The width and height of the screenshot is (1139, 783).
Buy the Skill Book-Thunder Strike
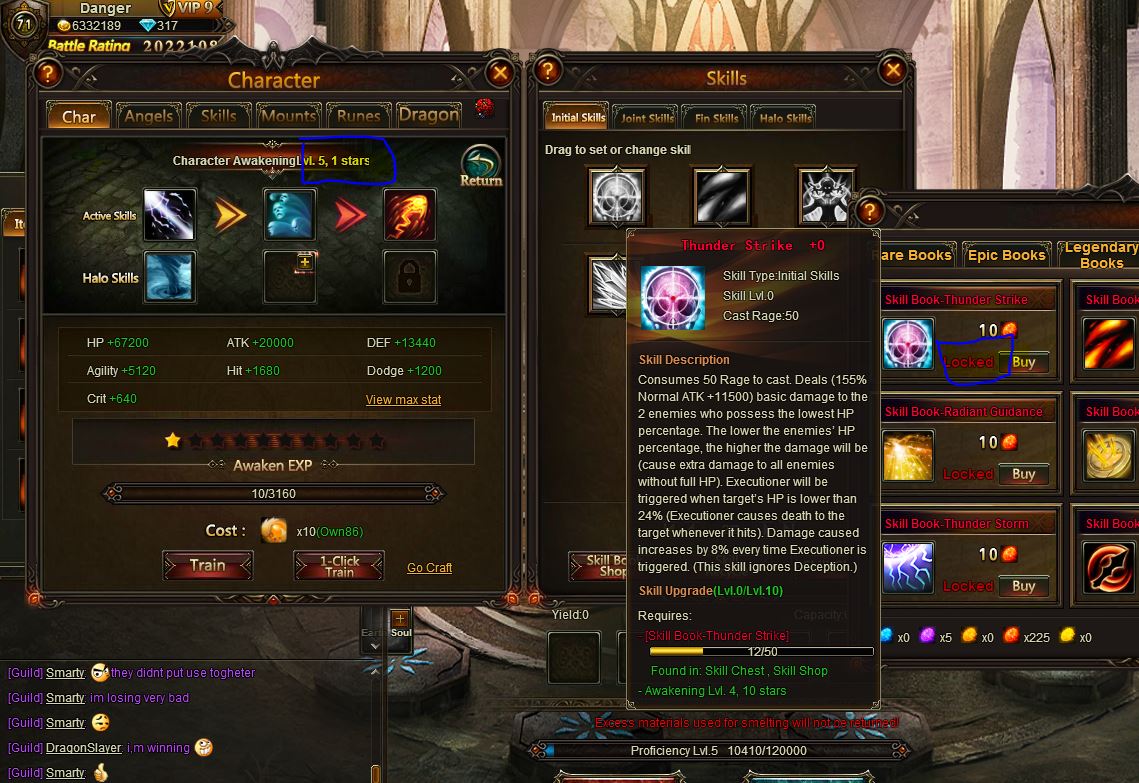[x=1023, y=362]
